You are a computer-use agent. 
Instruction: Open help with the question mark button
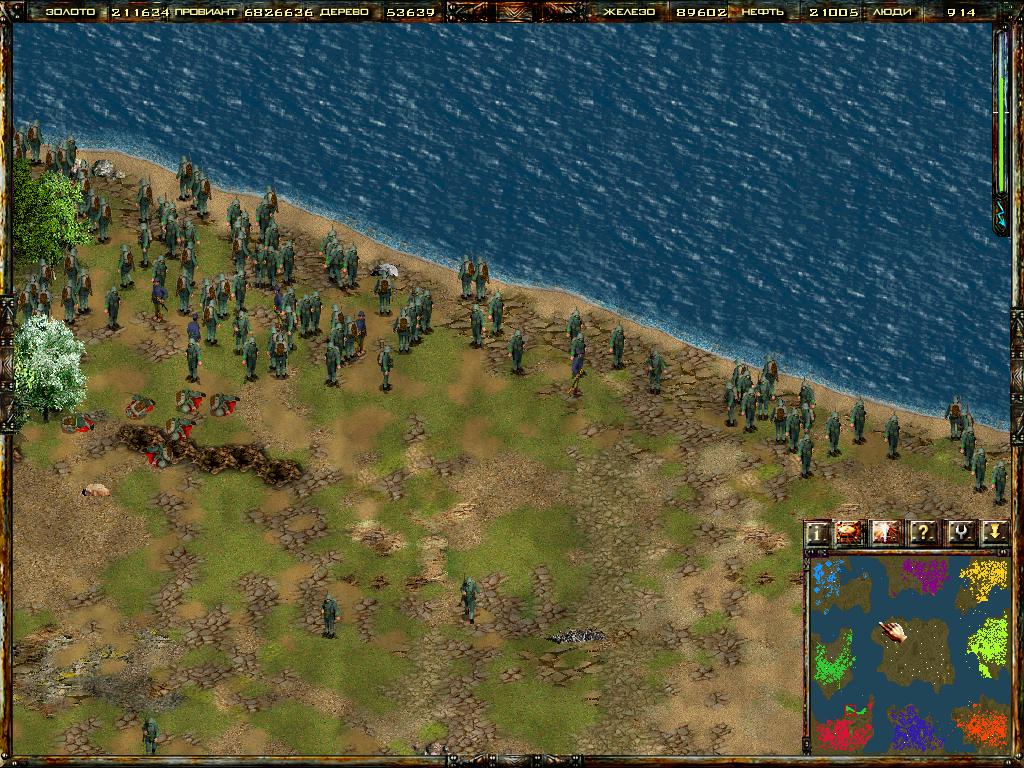click(922, 533)
